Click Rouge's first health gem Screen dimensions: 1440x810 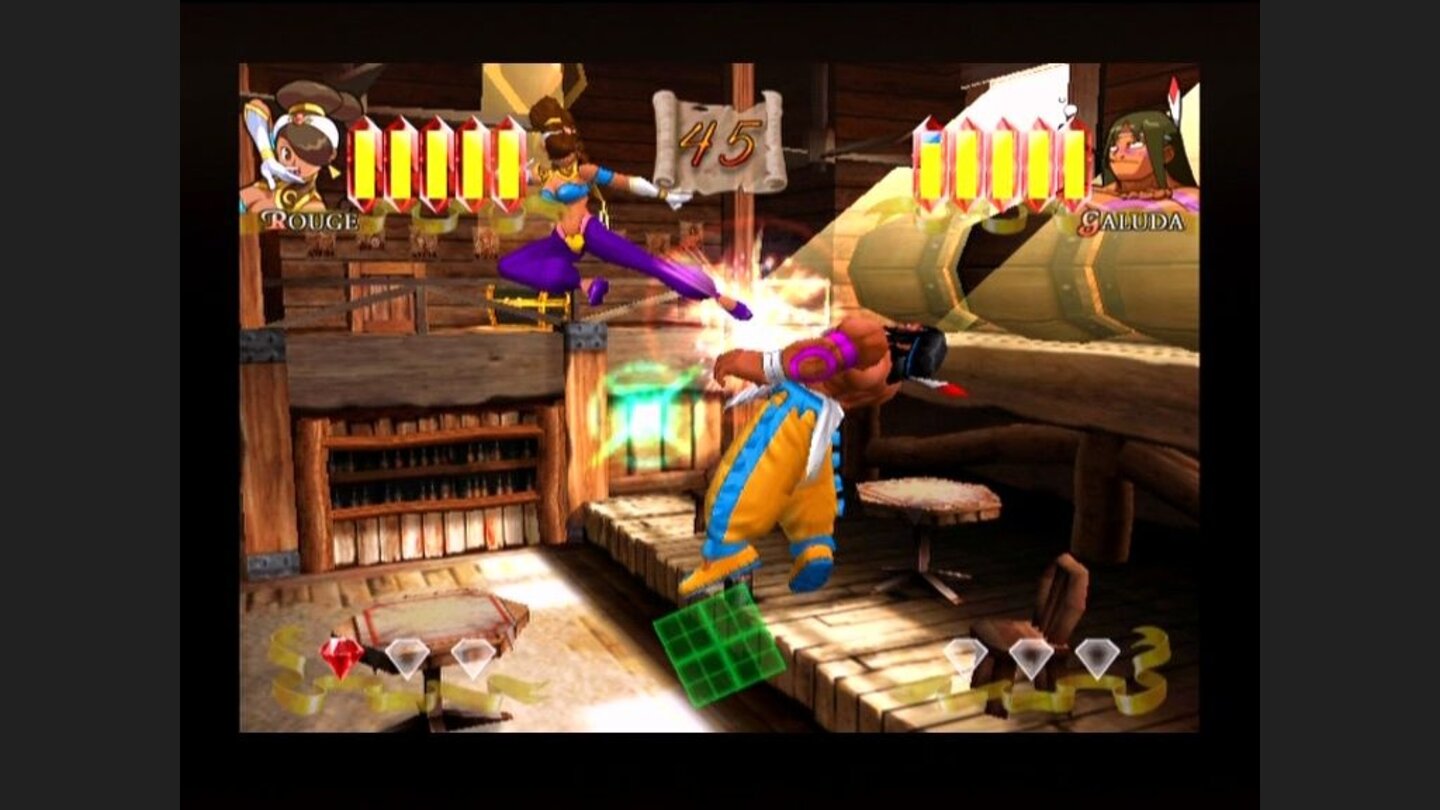pos(365,162)
